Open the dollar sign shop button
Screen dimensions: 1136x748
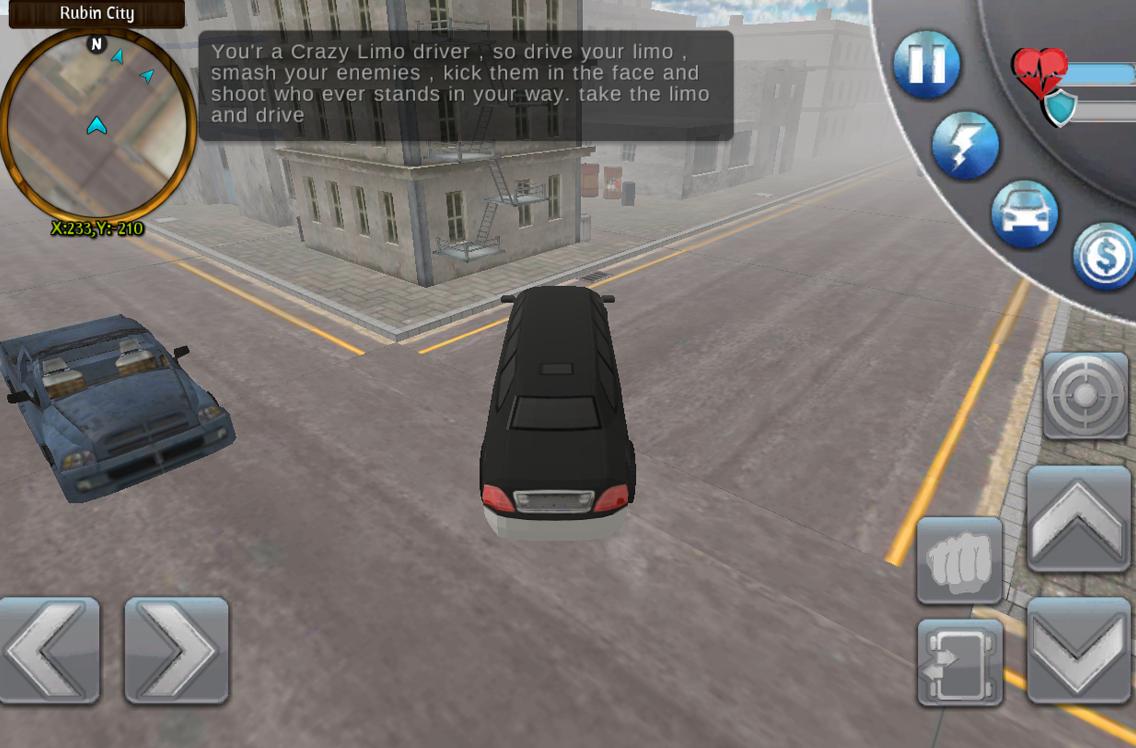(x=1105, y=256)
